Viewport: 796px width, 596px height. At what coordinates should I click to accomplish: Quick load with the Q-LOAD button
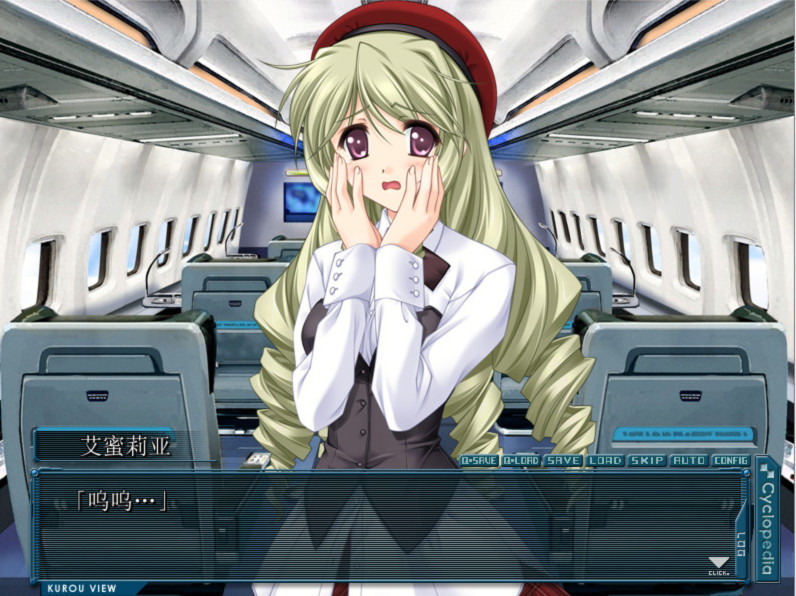click(x=521, y=461)
